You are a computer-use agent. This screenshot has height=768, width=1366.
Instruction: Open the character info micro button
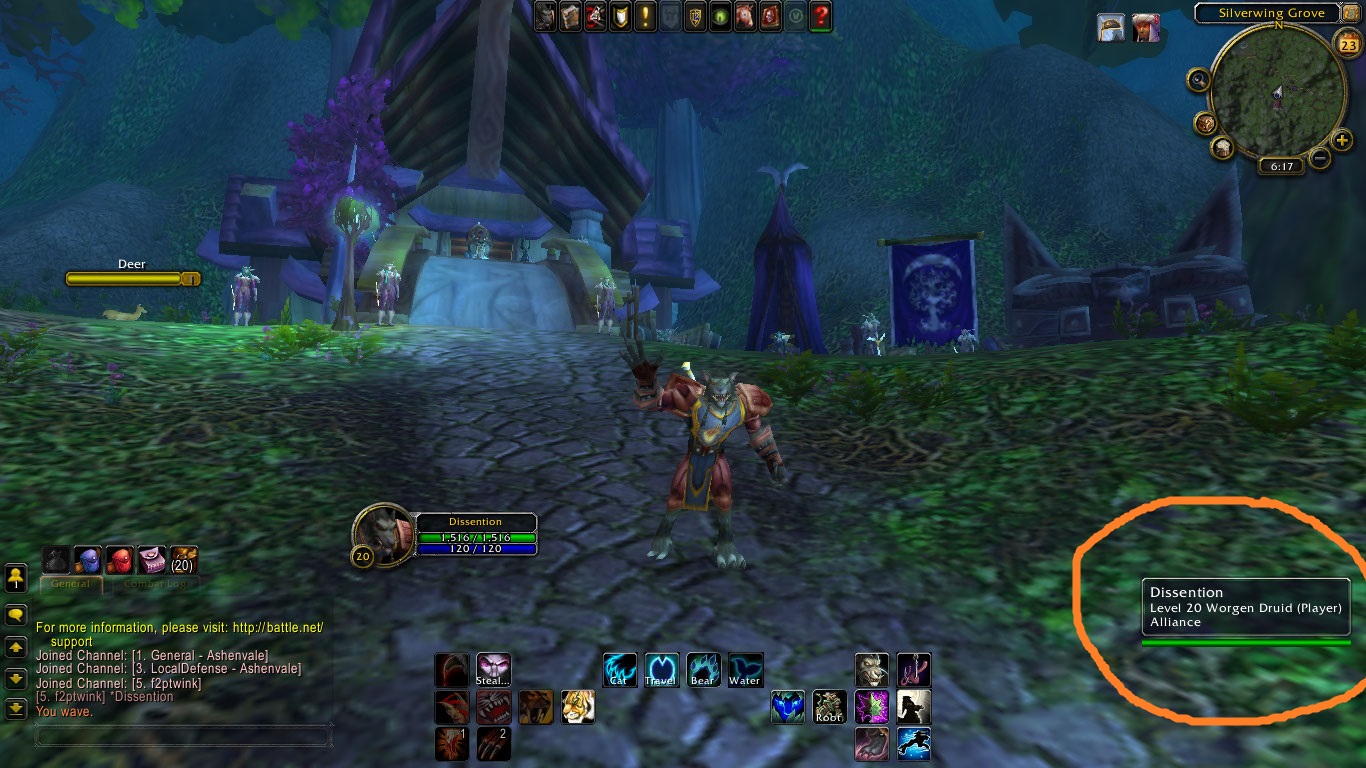tap(545, 16)
